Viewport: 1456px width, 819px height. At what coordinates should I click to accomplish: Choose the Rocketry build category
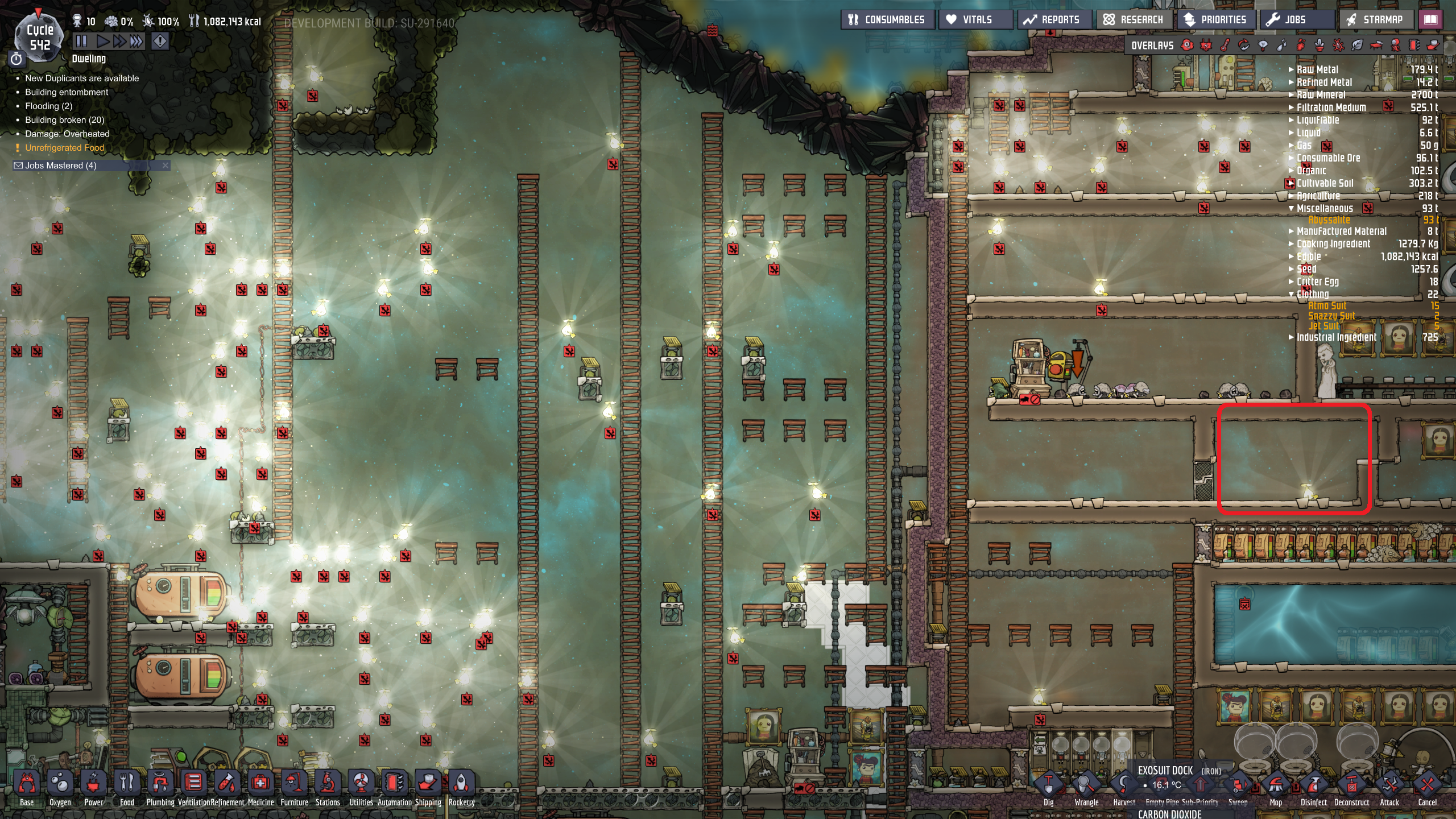pos(461,788)
